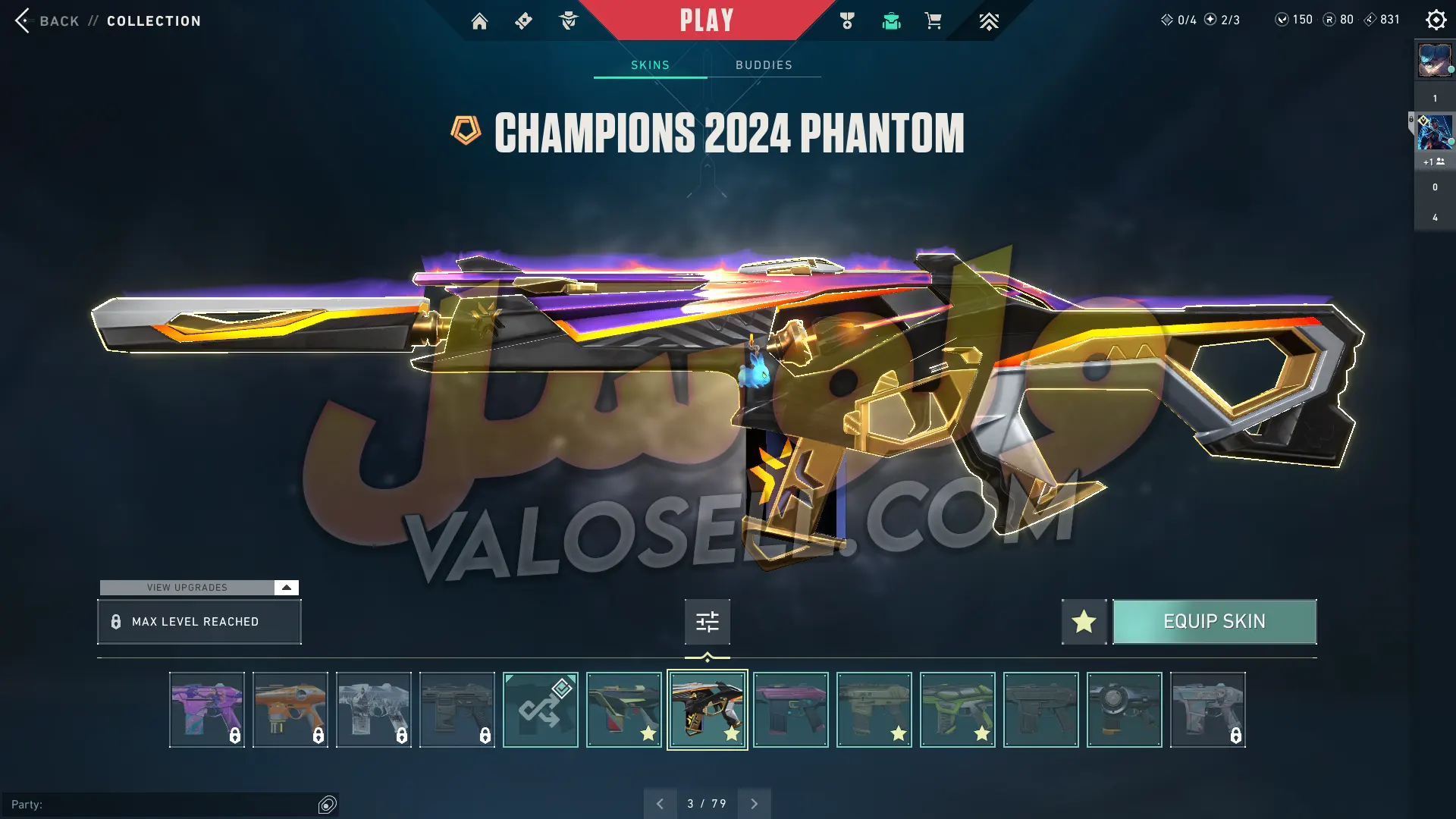This screenshot has height=819, width=1456.
Task: Open the Home screen icon
Action: tap(479, 21)
